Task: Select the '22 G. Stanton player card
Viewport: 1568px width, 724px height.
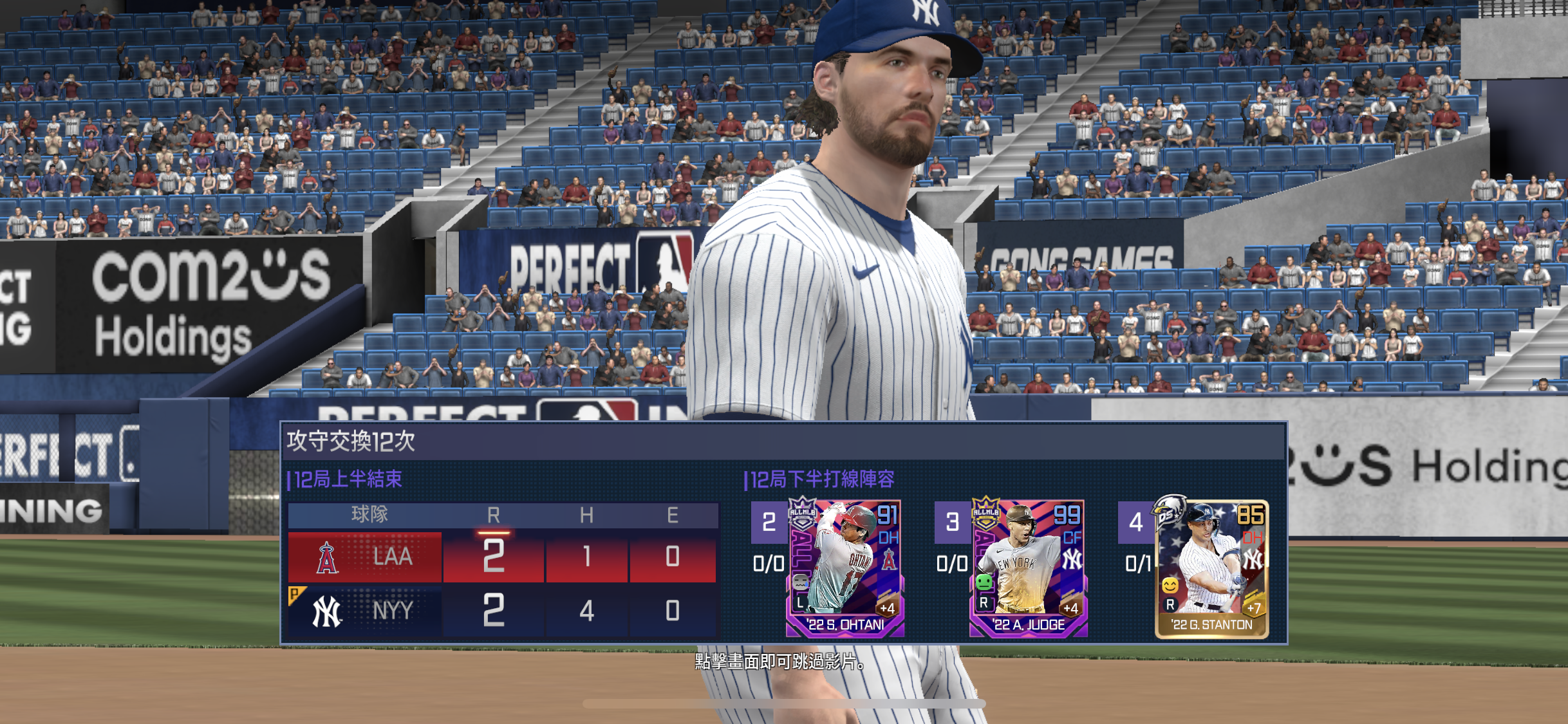Action: point(1211,569)
